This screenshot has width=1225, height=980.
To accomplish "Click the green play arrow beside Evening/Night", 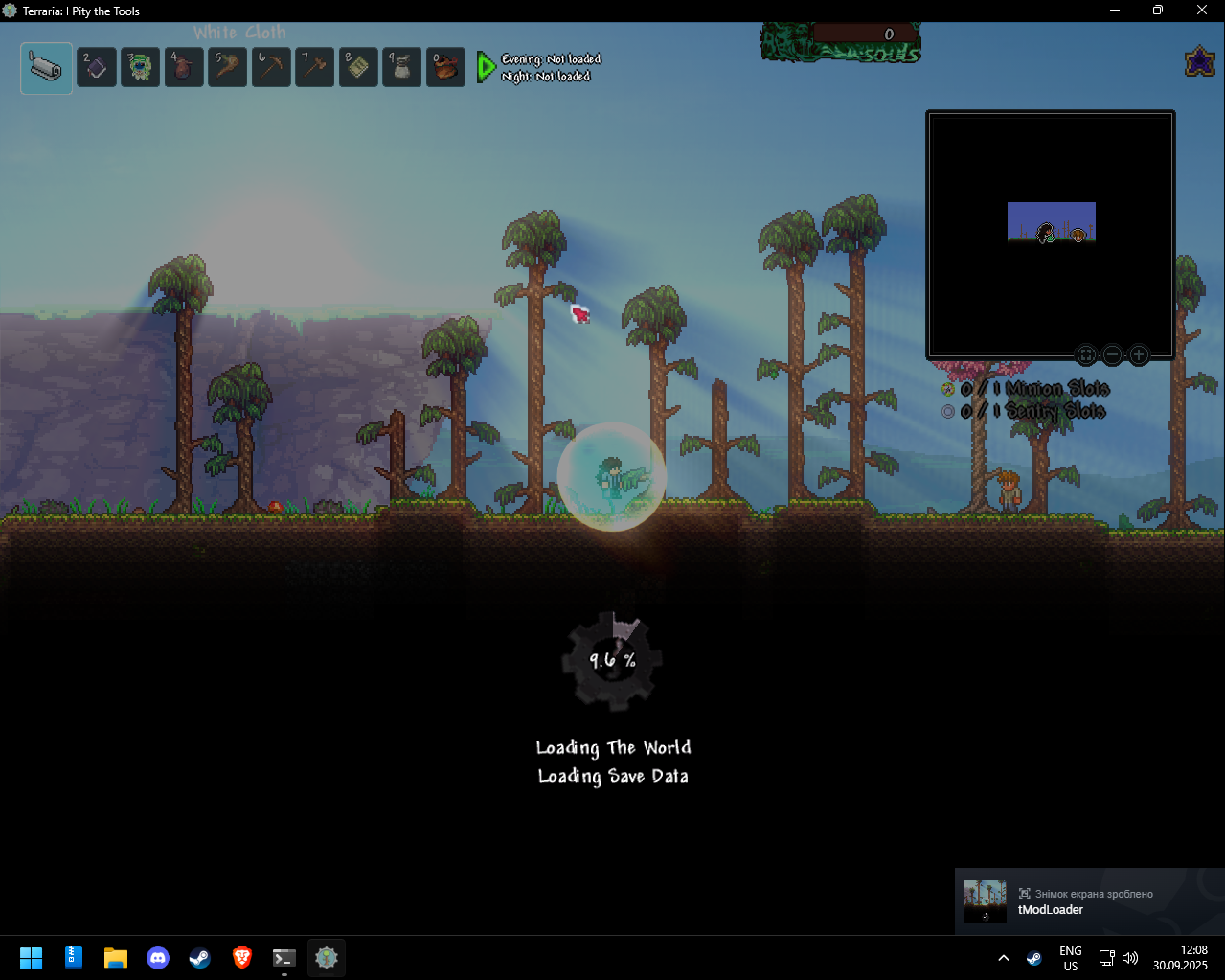I will click(x=487, y=67).
